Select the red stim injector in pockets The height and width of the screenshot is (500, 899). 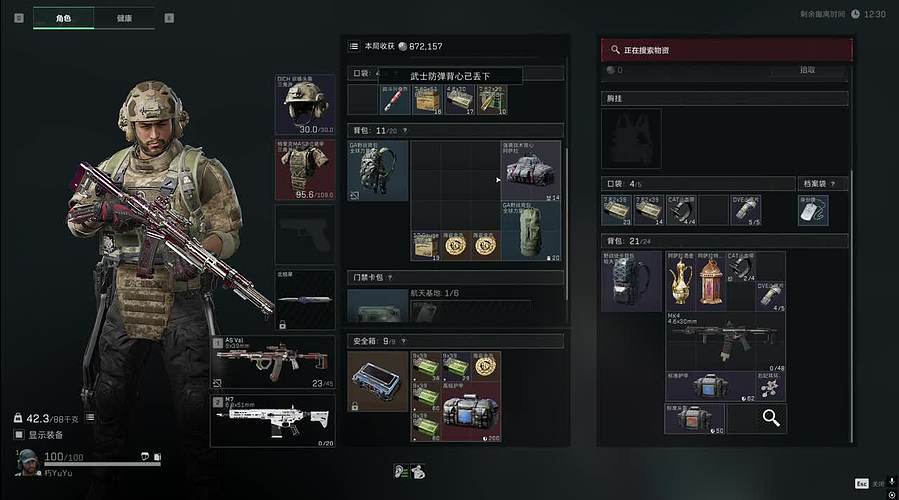pyautogui.click(x=393, y=99)
